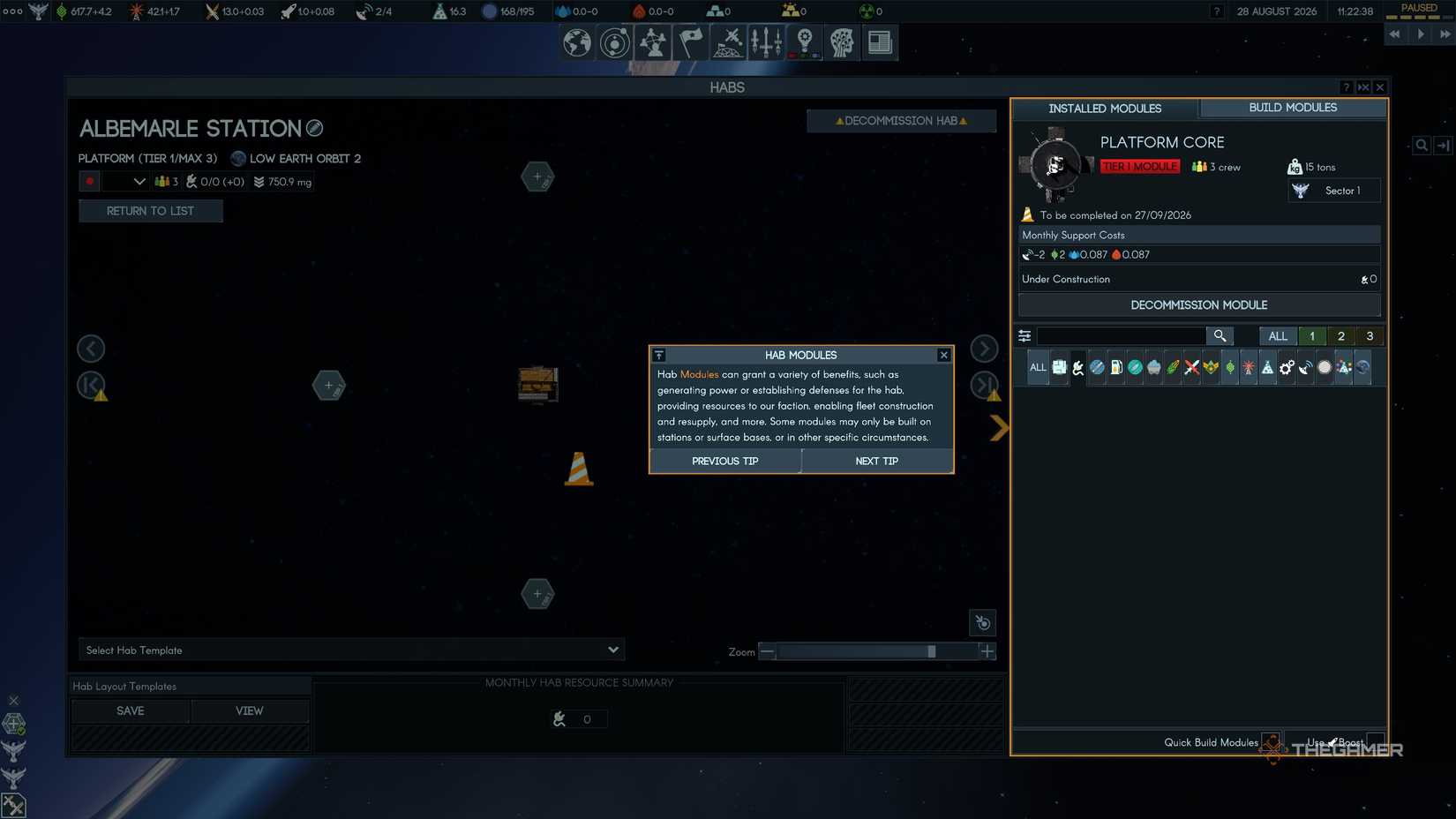Open the Earth globe view icon
The image size is (1456, 819).
click(x=576, y=42)
